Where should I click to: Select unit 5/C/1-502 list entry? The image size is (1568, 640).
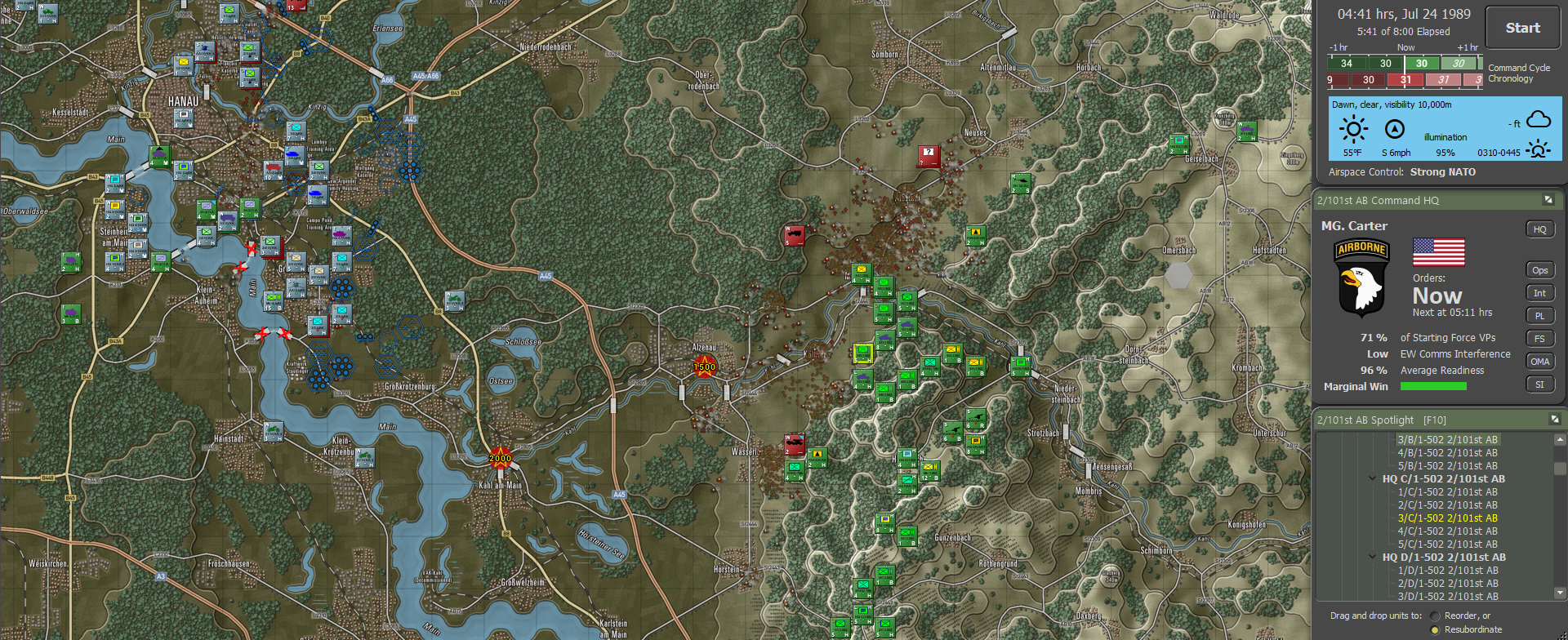click(1447, 544)
